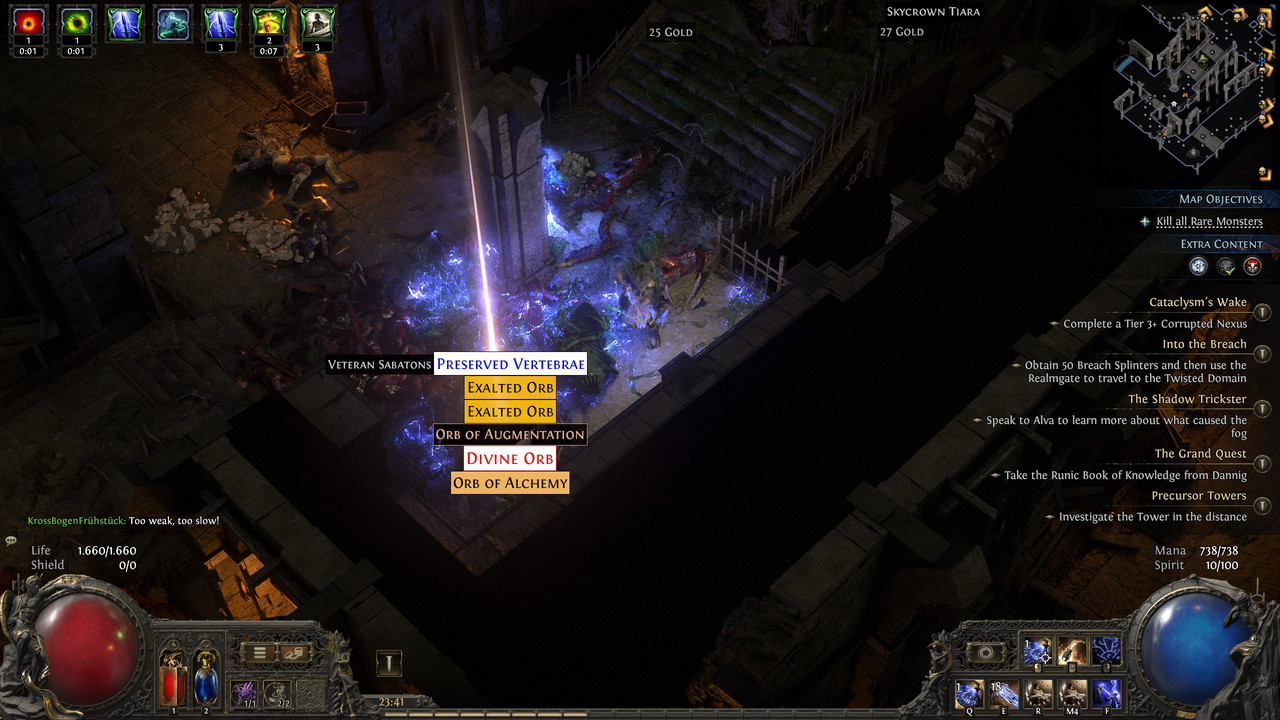Activate the skill bound to Q
The height and width of the screenshot is (720, 1280).
click(969, 693)
